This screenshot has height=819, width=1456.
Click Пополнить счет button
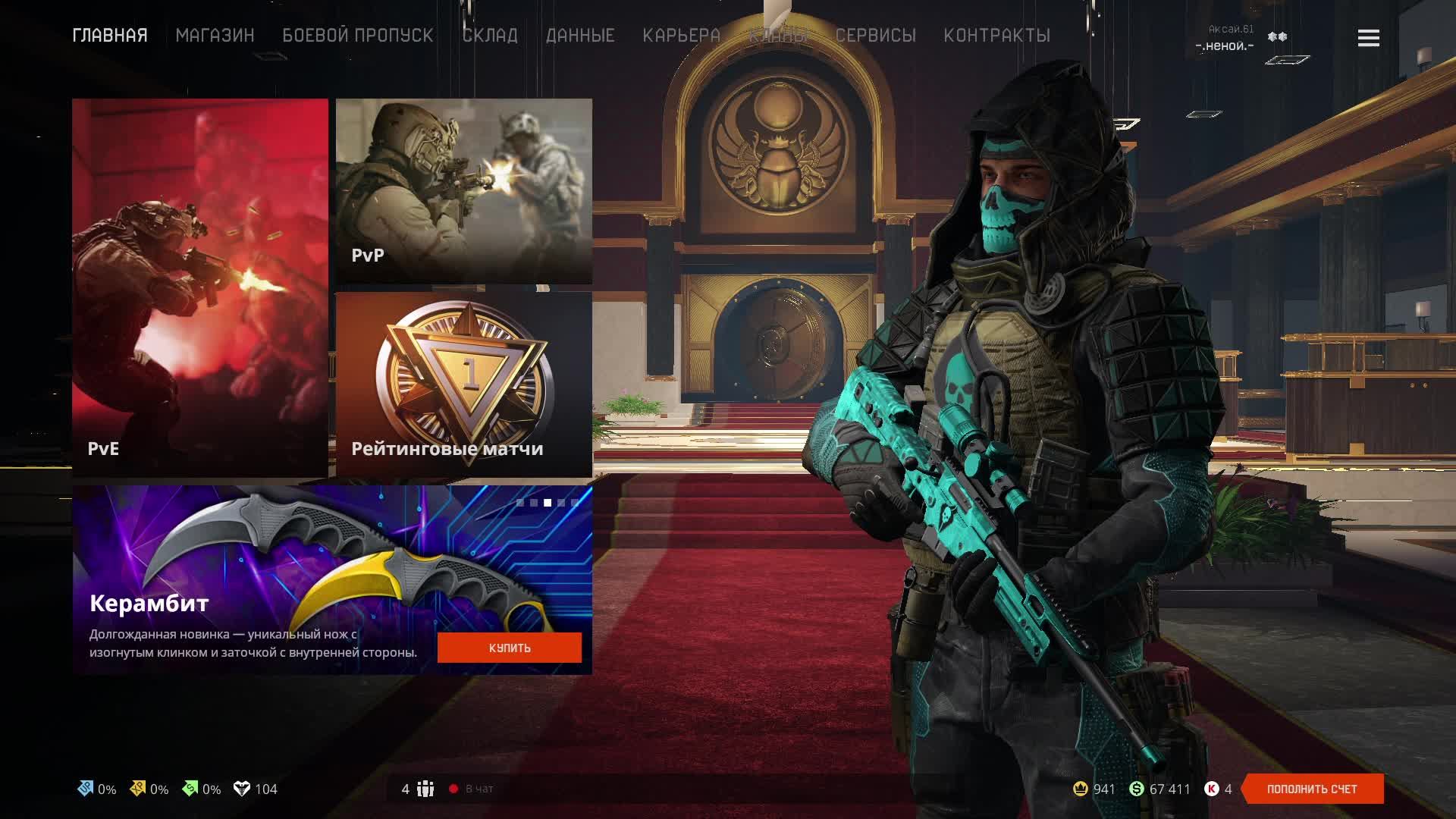click(1312, 789)
